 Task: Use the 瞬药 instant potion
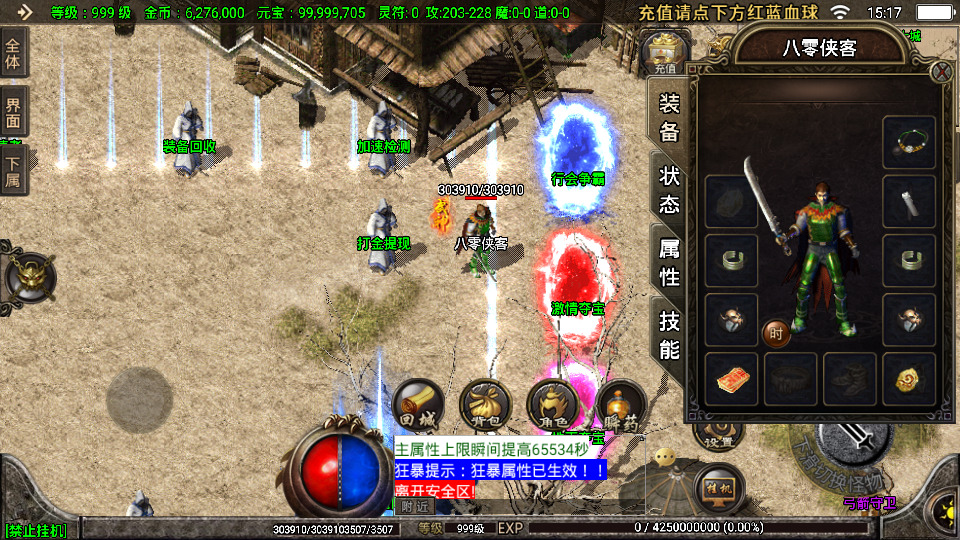click(x=620, y=405)
